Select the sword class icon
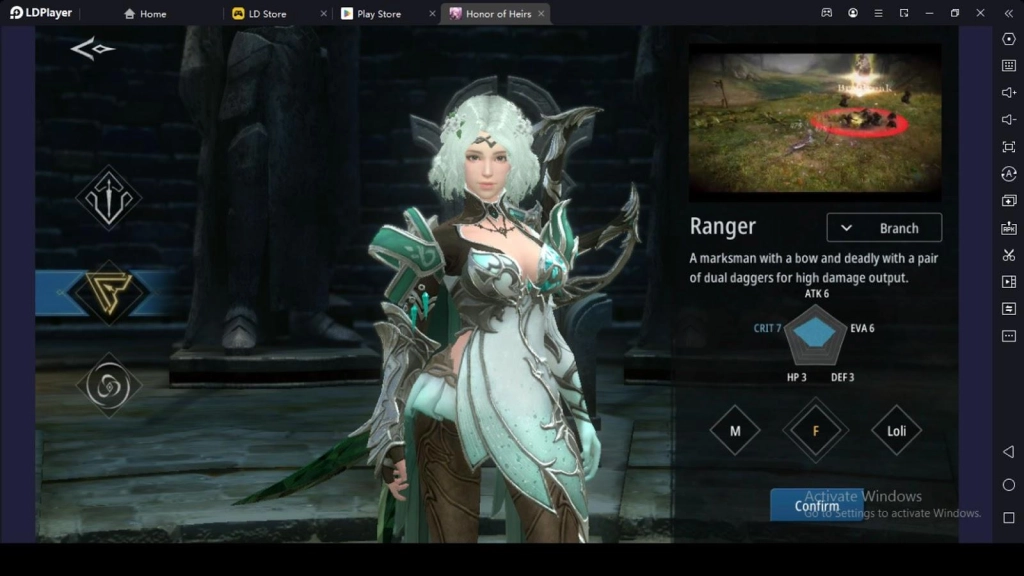Screen dimensions: 1024x576 coord(108,198)
